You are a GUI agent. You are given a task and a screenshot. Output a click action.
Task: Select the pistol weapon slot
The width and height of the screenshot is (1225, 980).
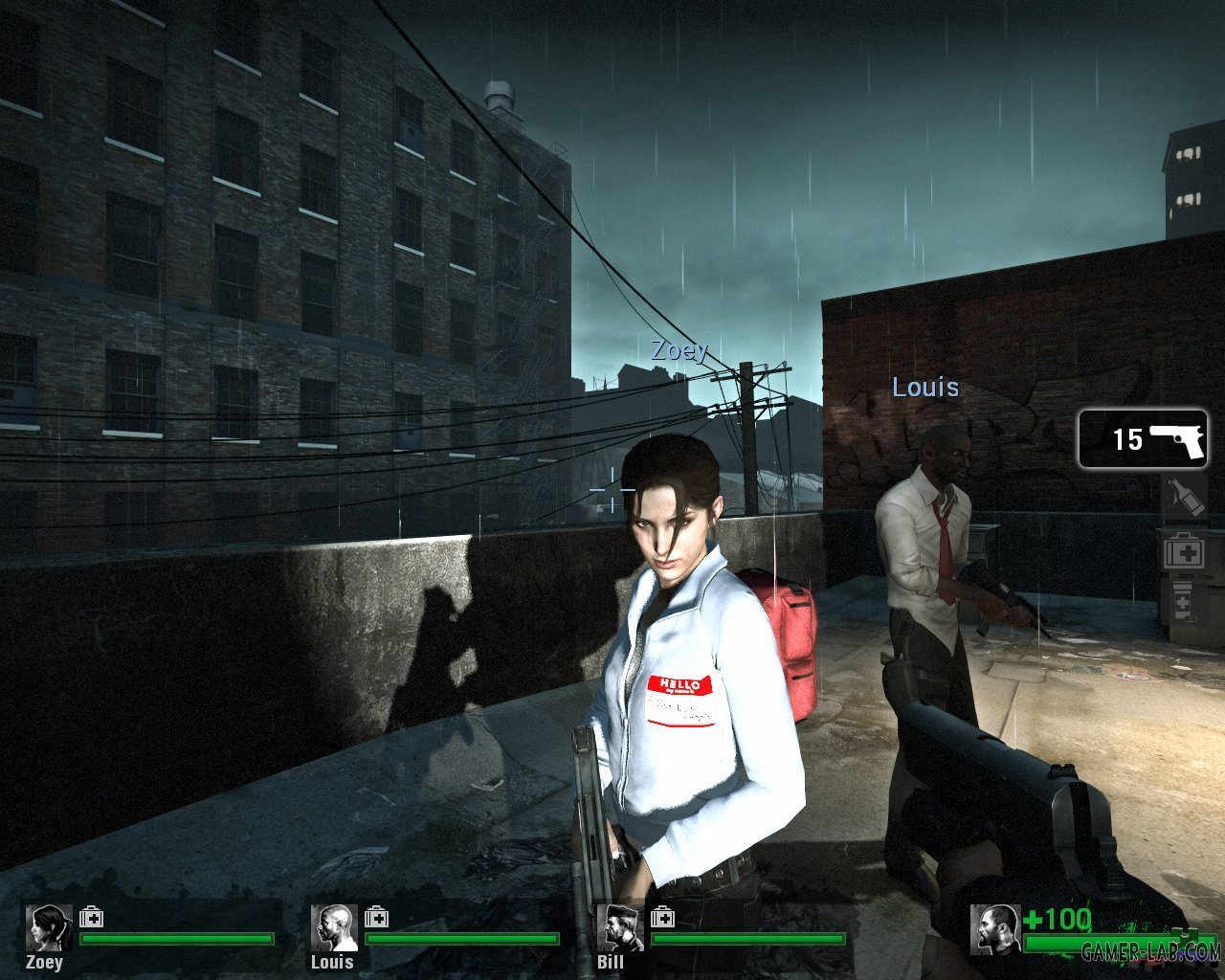(x=1144, y=439)
